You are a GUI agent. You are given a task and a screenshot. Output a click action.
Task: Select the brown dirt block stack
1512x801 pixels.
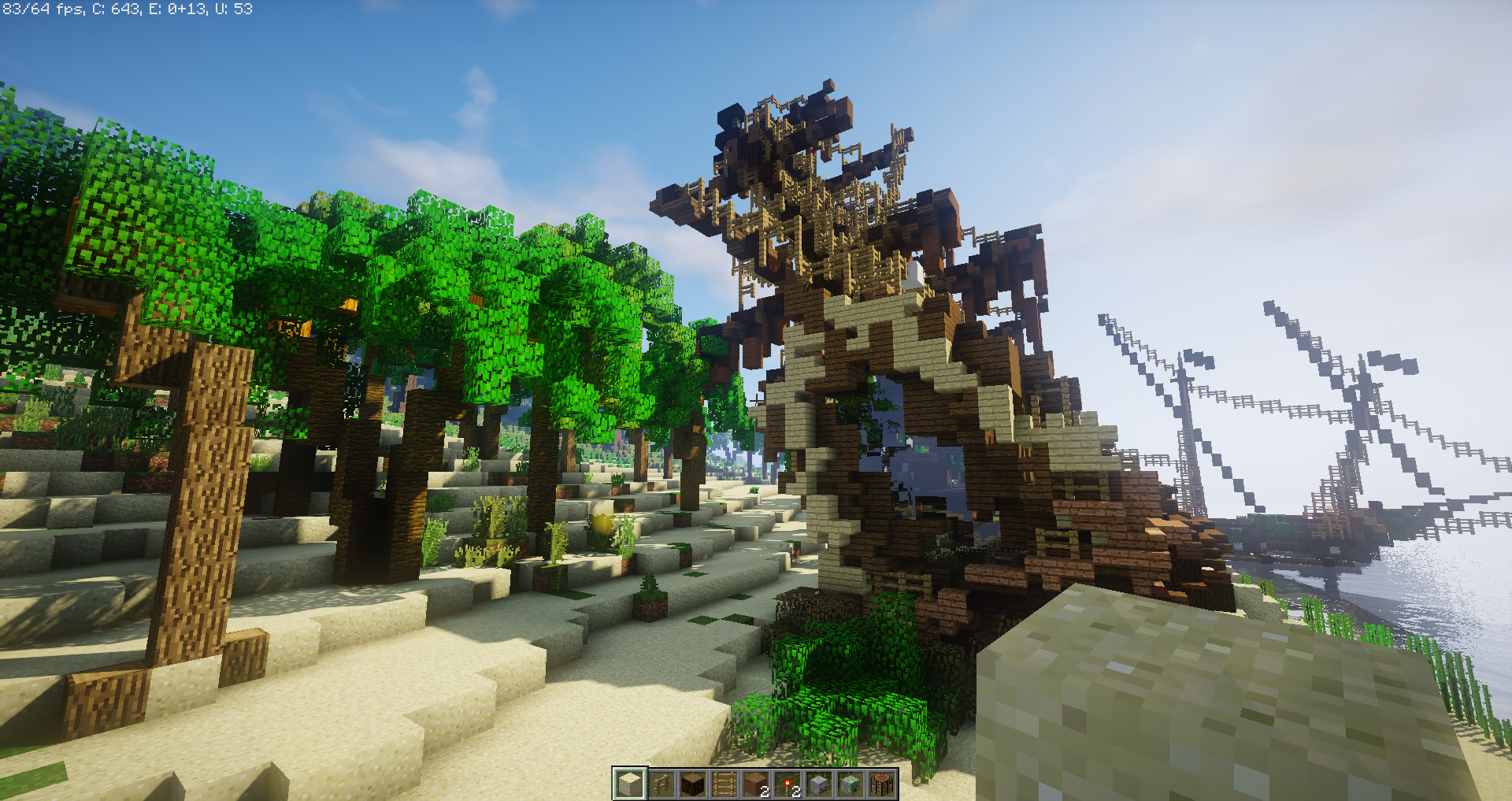point(756,784)
